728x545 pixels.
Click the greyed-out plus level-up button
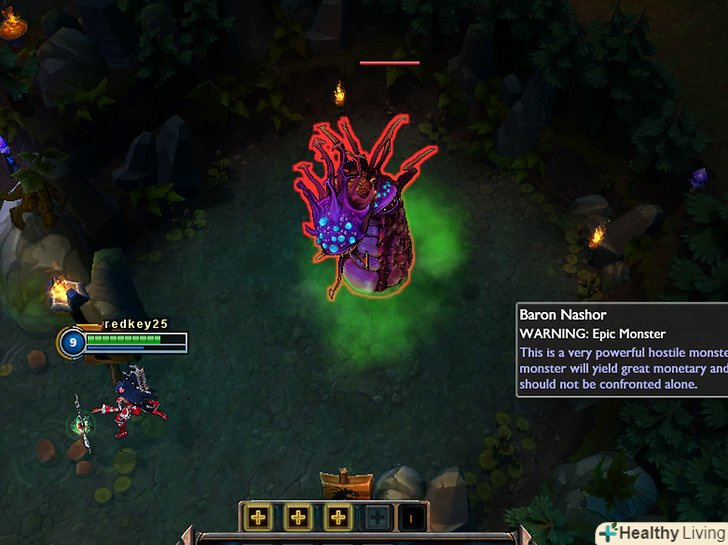376,517
